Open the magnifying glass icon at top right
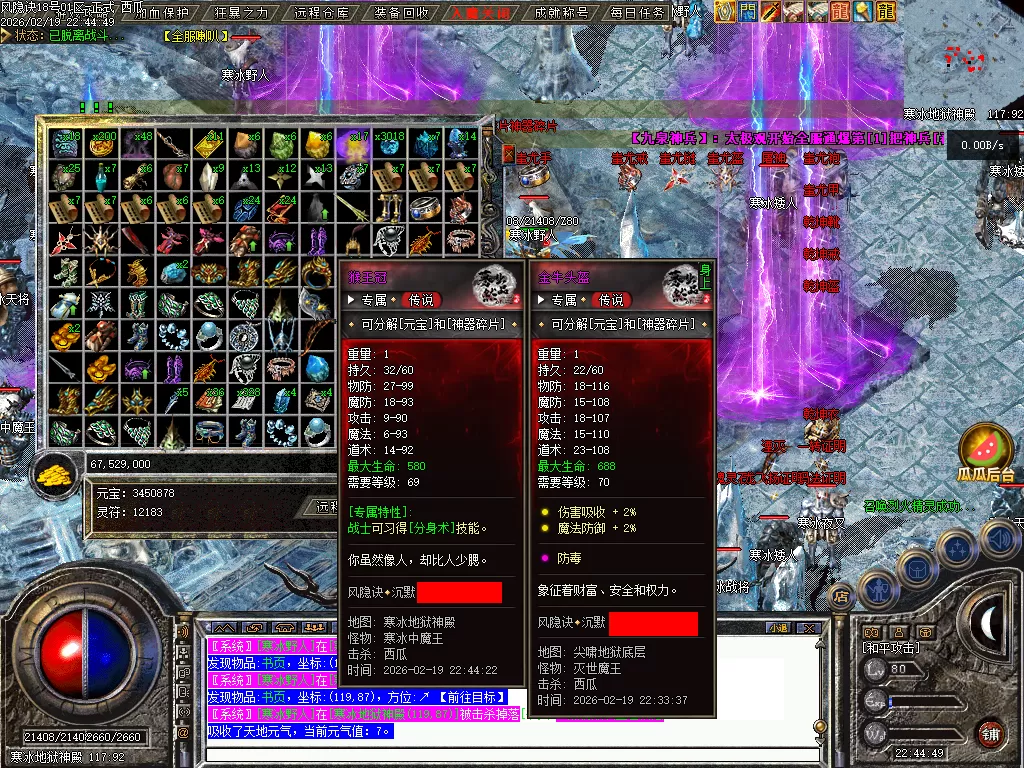1024x768 pixels. (x=864, y=11)
